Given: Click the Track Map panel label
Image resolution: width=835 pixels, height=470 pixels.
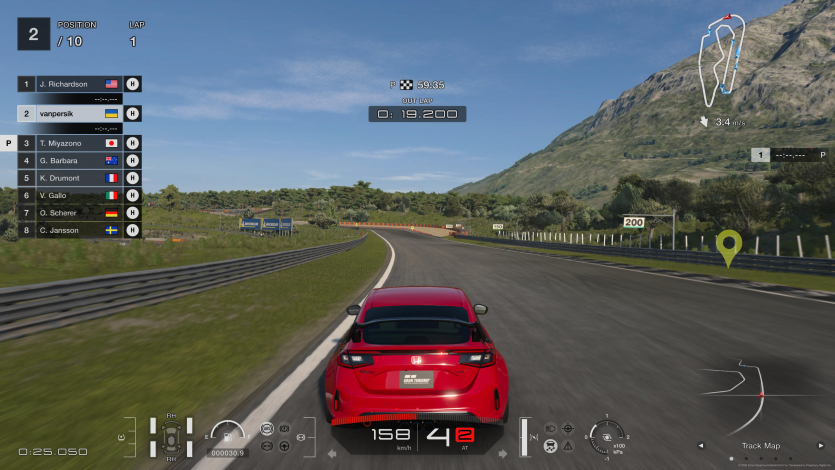Looking at the screenshot, I should pos(761,446).
